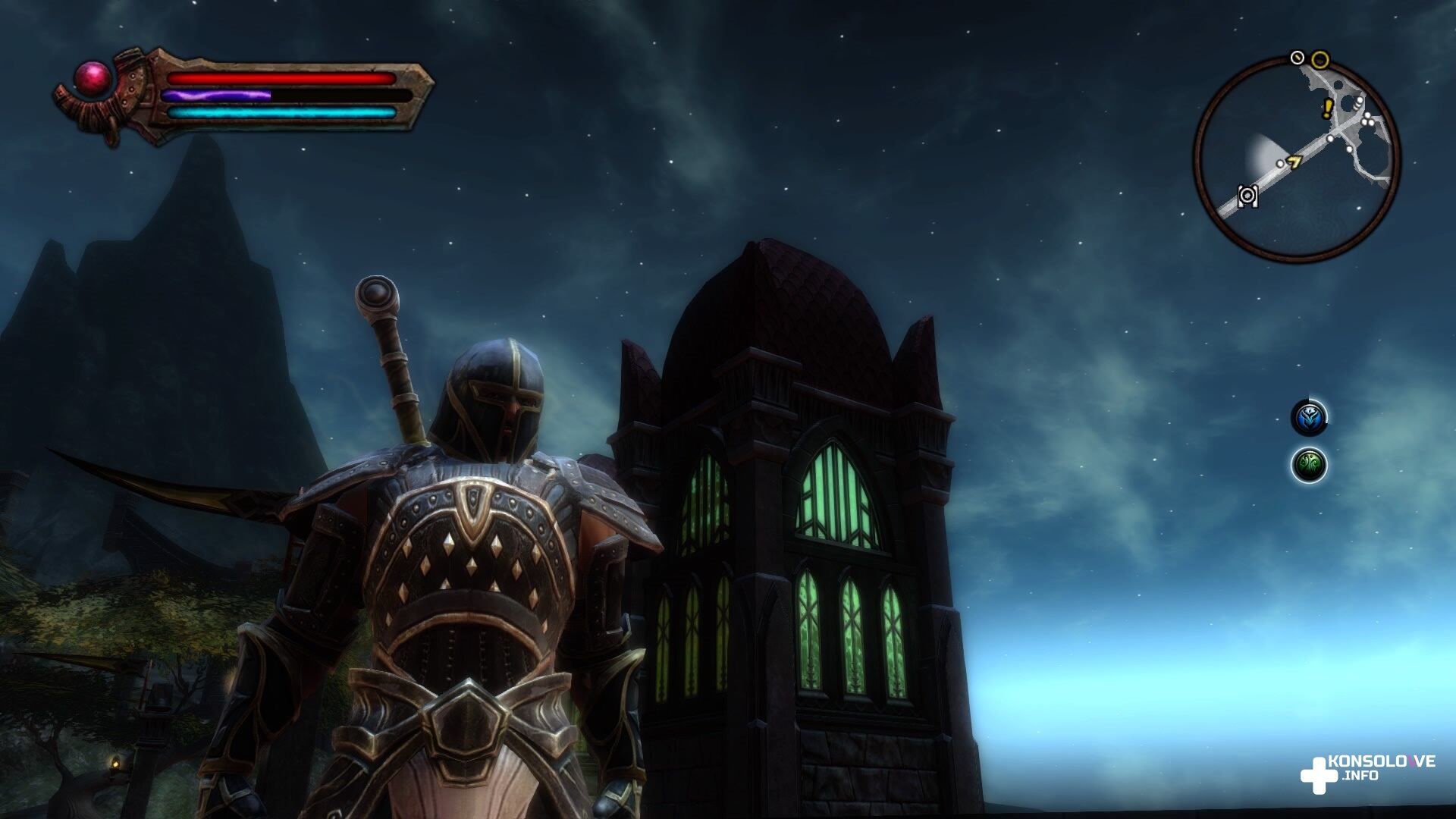Activate the green swirl buff icon

(x=1309, y=464)
